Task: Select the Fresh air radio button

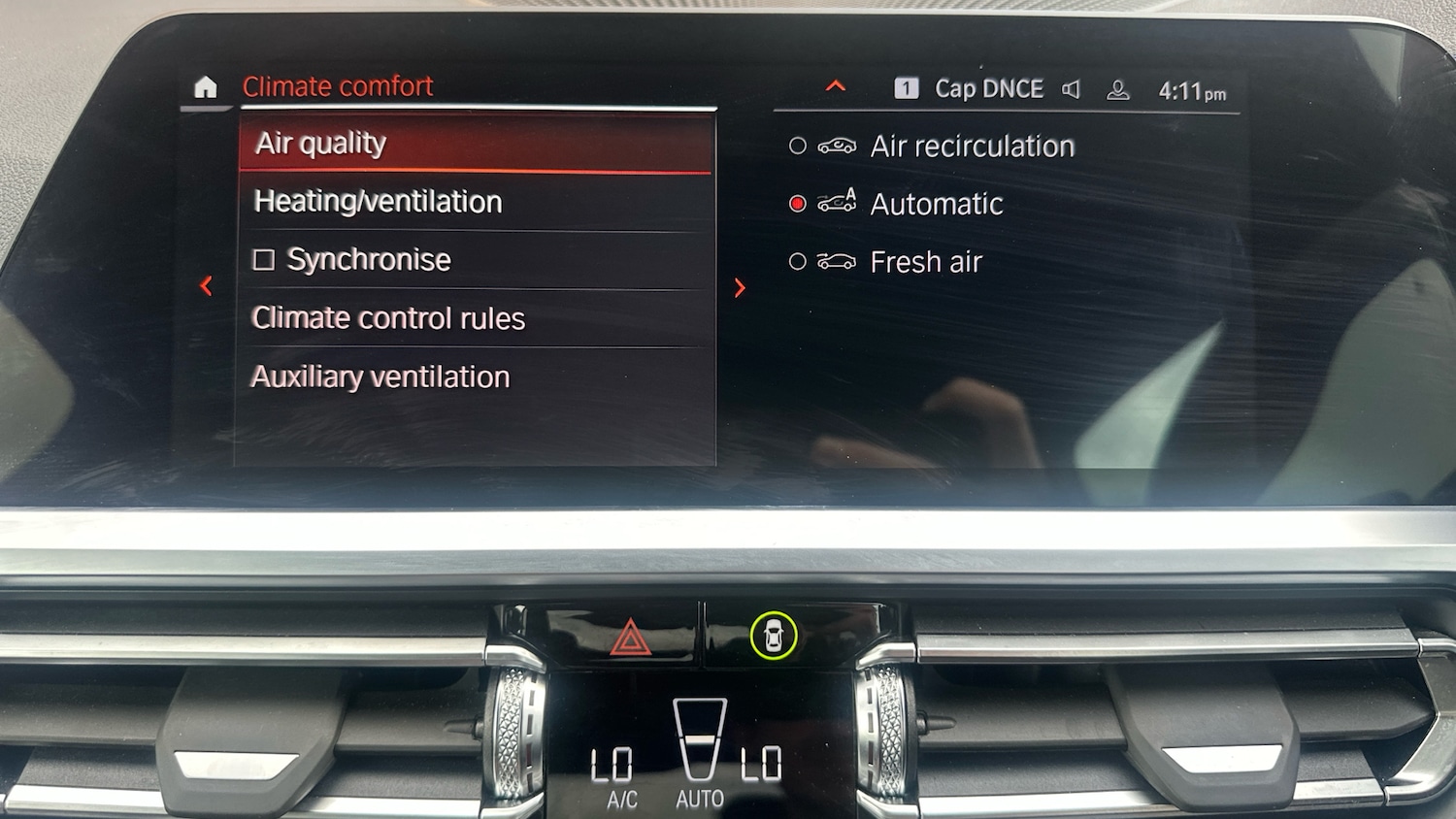Action: point(798,261)
